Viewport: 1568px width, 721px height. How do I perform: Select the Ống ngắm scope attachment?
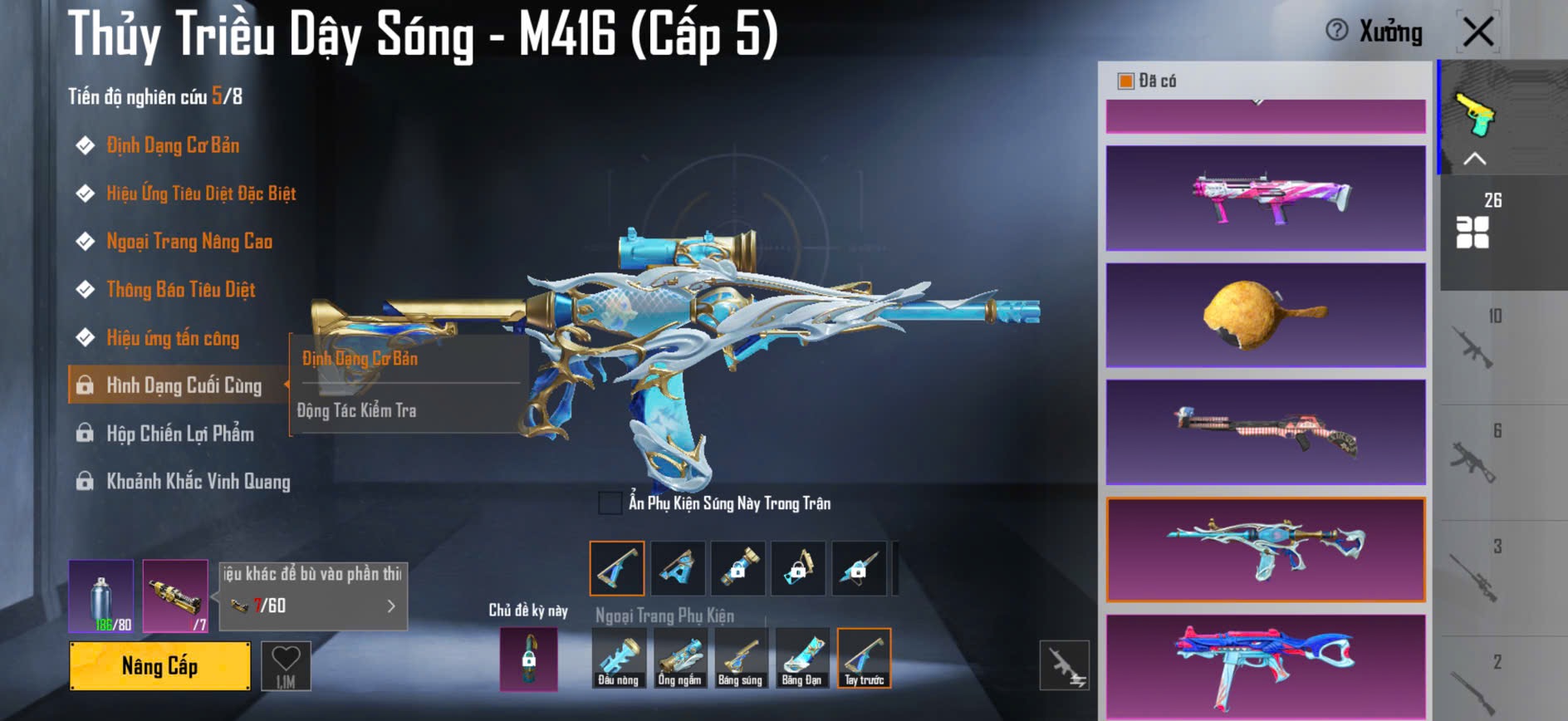(x=679, y=658)
